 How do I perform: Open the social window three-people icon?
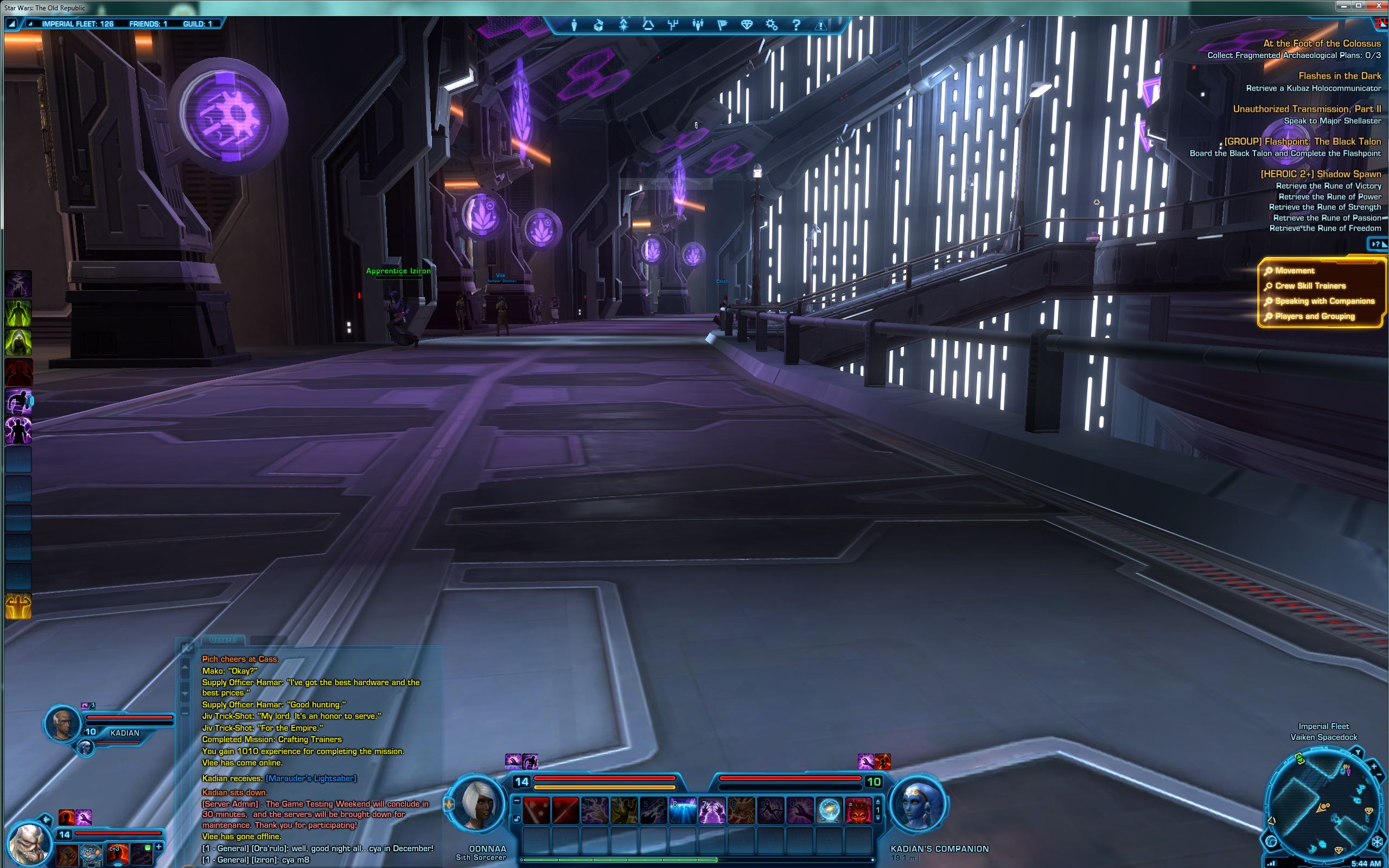(697, 25)
